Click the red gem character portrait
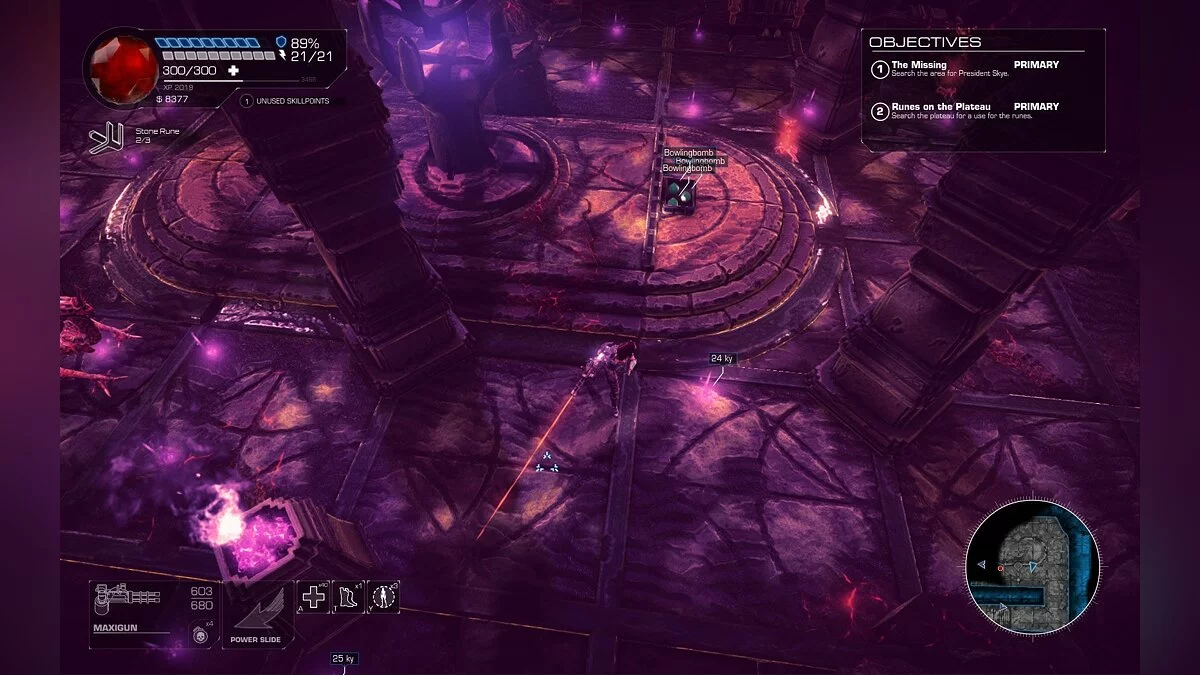This screenshot has height=675, width=1200. click(x=123, y=66)
